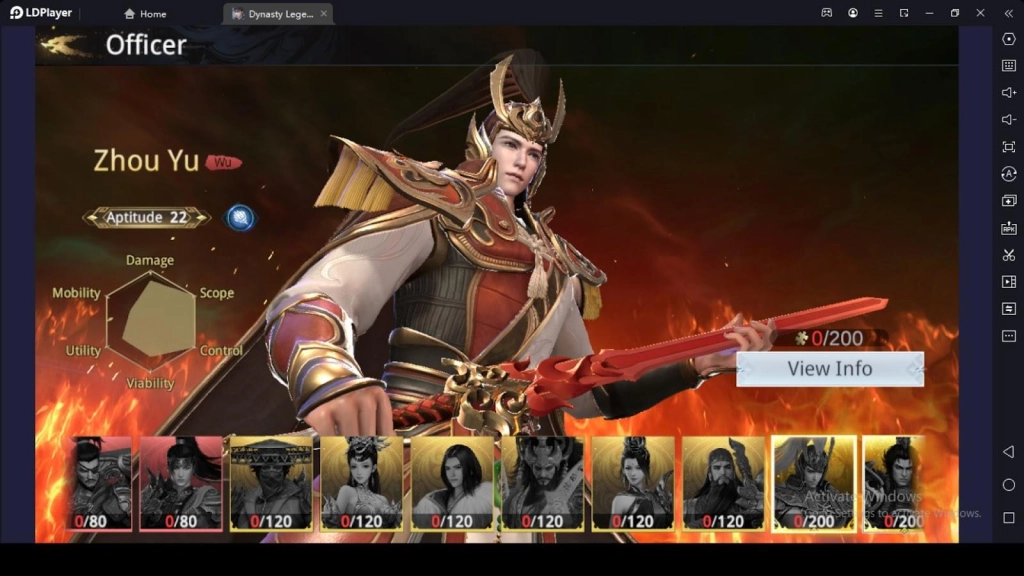Go back using the golden arrow
1024x576 pixels.
point(65,45)
